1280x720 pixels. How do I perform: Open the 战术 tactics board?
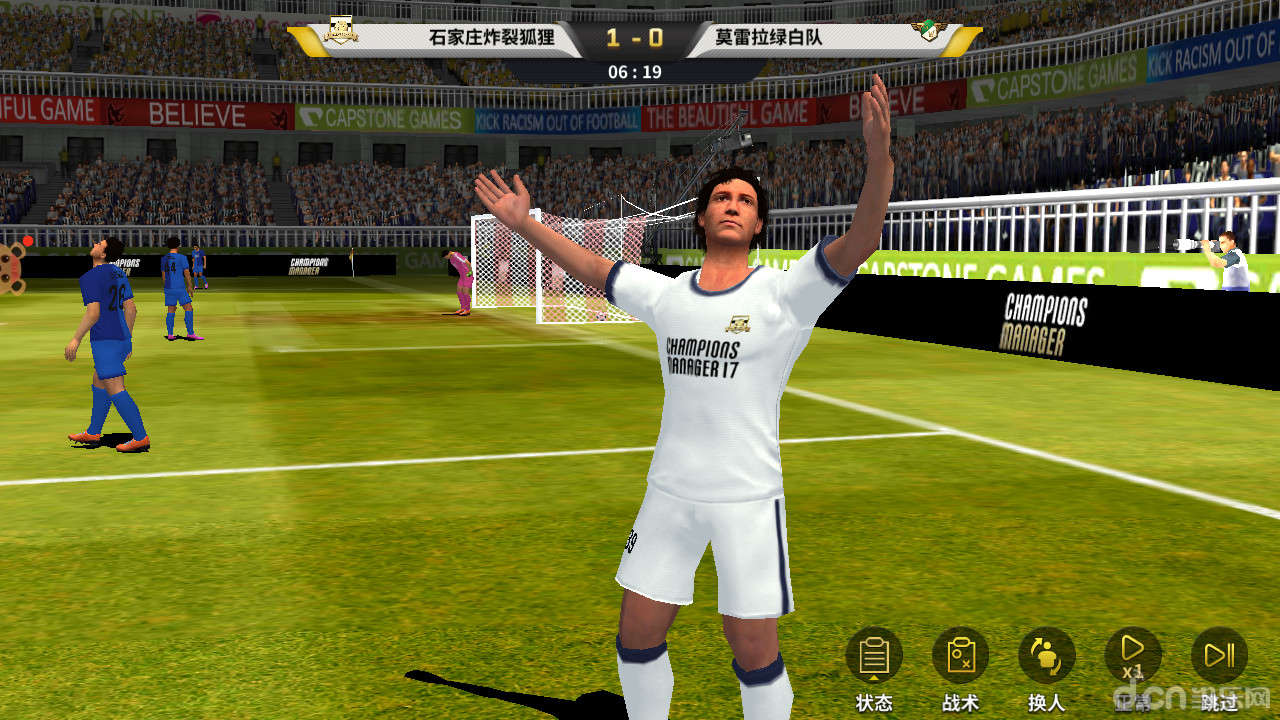coord(960,656)
